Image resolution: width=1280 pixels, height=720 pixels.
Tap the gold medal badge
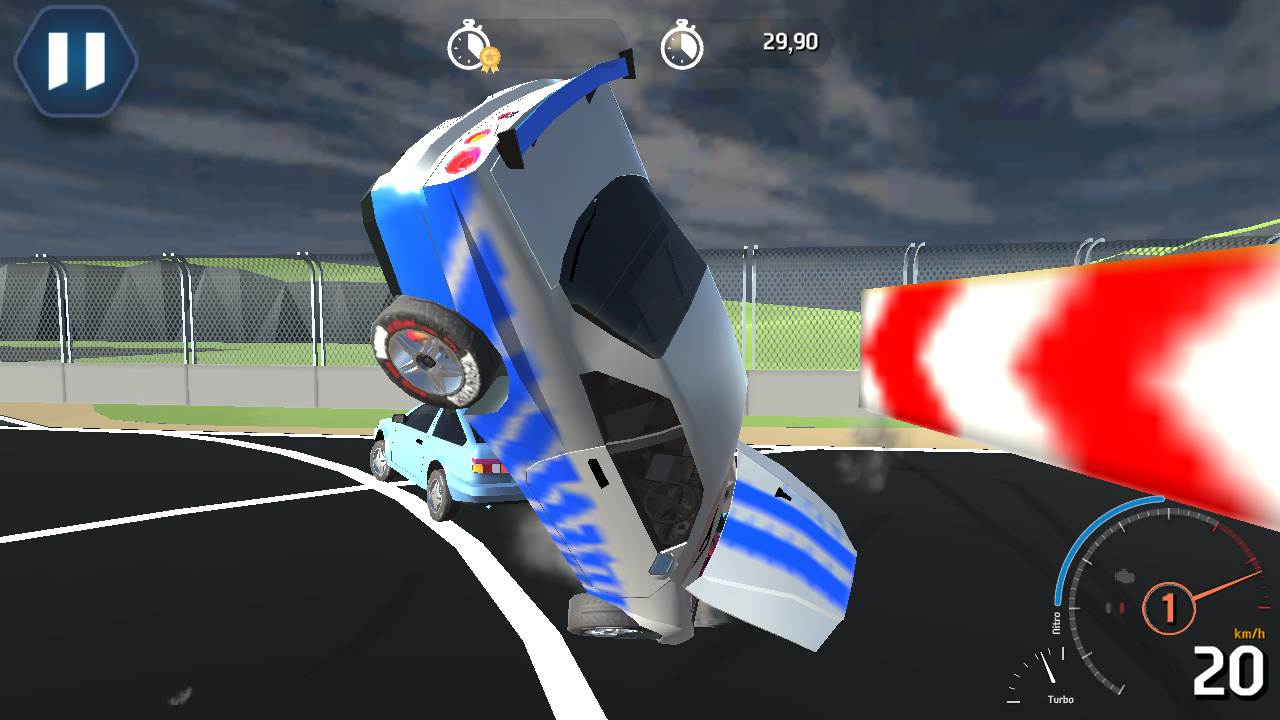(x=488, y=57)
